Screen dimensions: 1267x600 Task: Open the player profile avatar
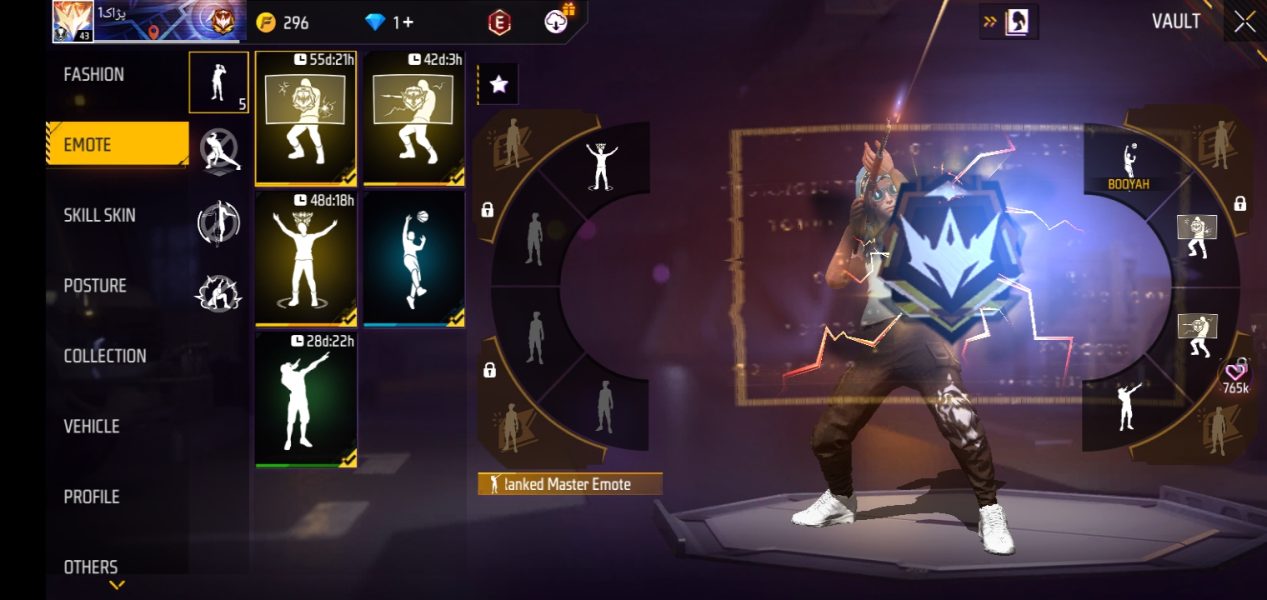[x=72, y=22]
